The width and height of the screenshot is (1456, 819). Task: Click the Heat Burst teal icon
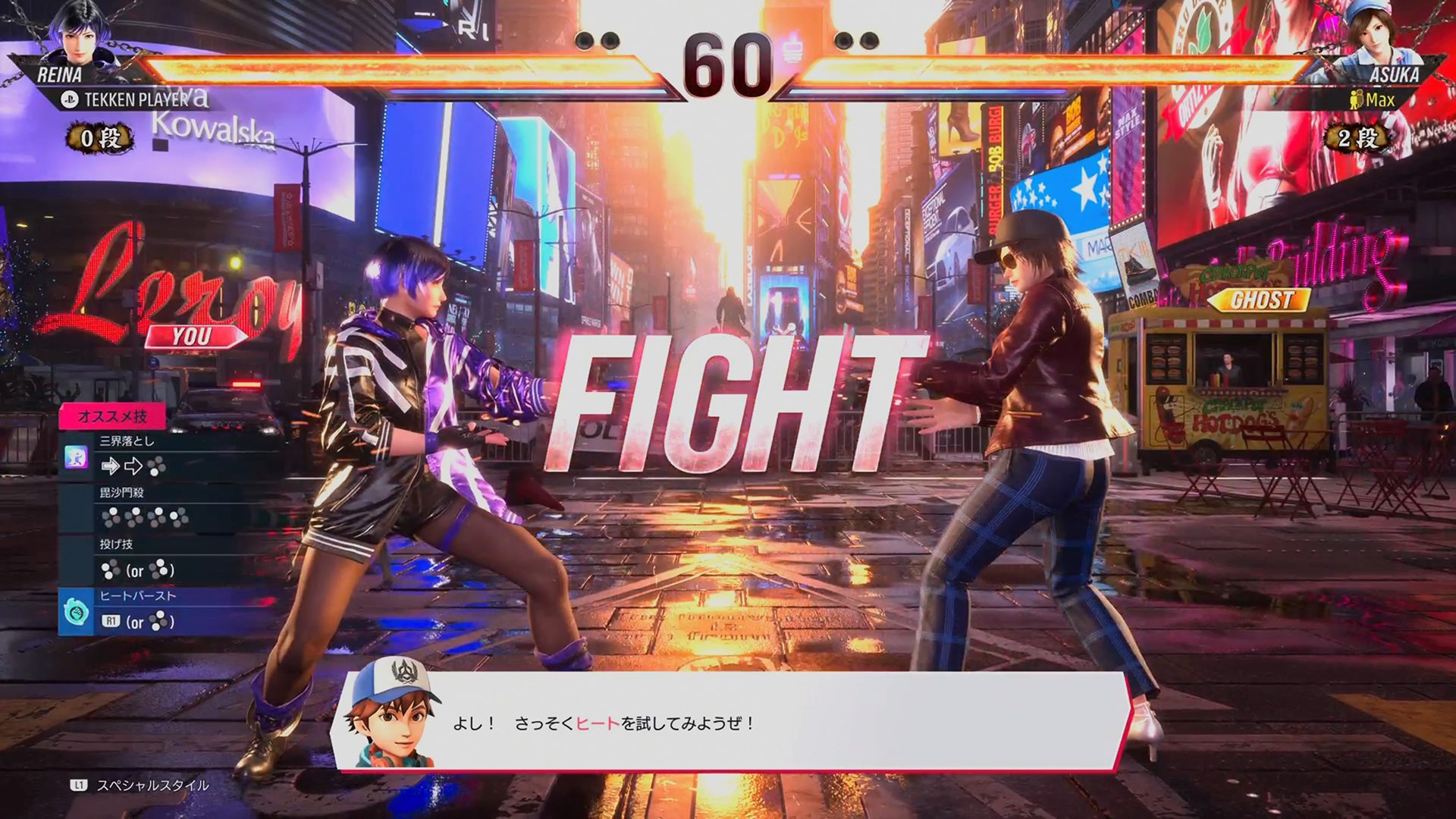click(x=76, y=611)
